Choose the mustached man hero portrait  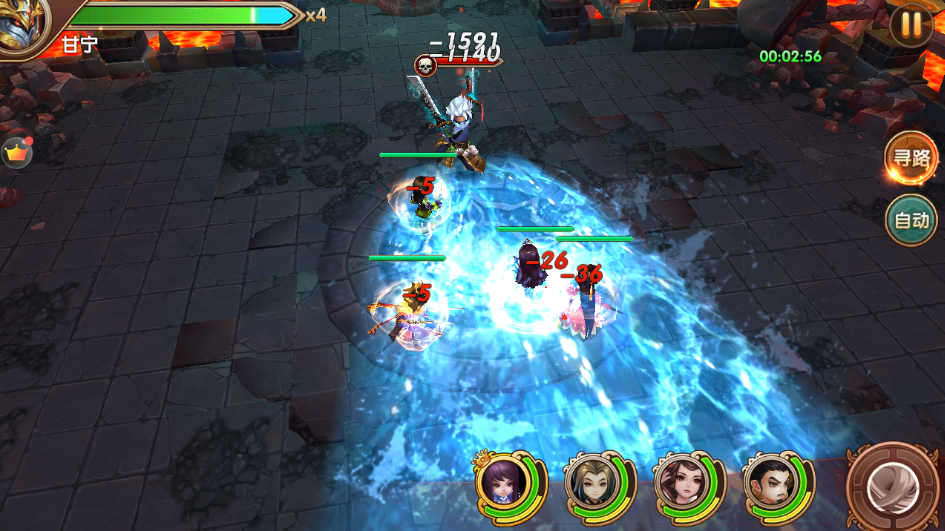(767, 484)
